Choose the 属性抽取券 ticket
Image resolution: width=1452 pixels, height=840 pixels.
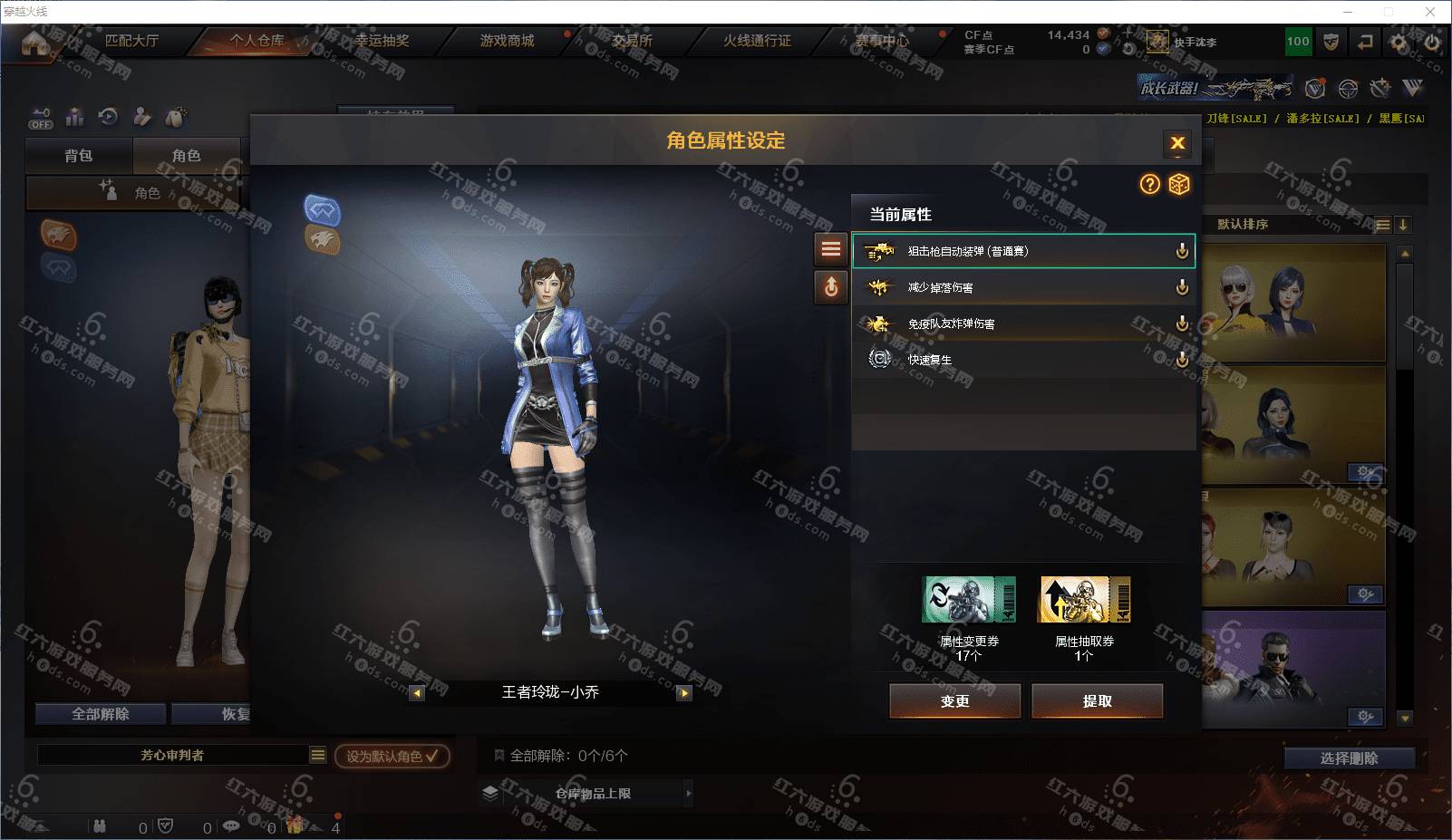(1084, 600)
